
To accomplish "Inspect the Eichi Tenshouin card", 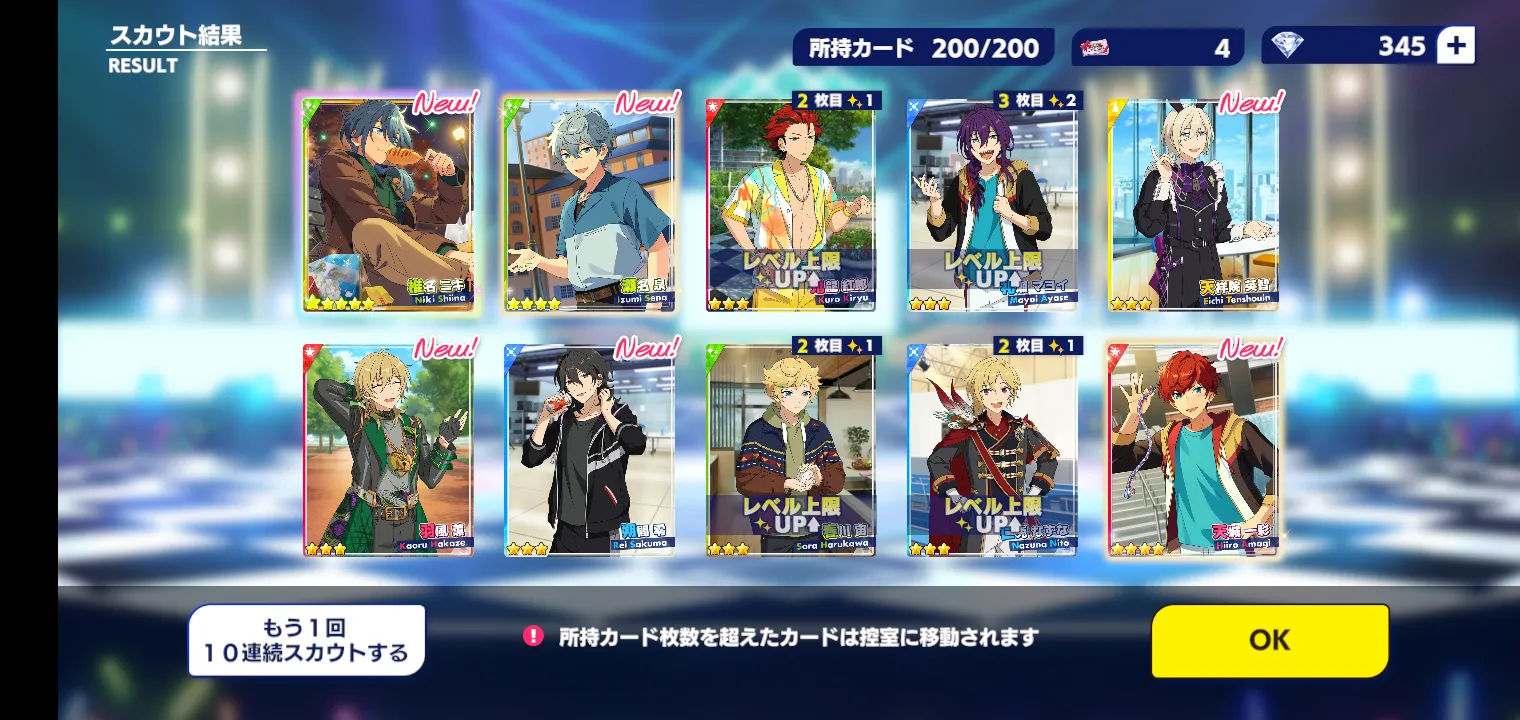I will [1194, 205].
